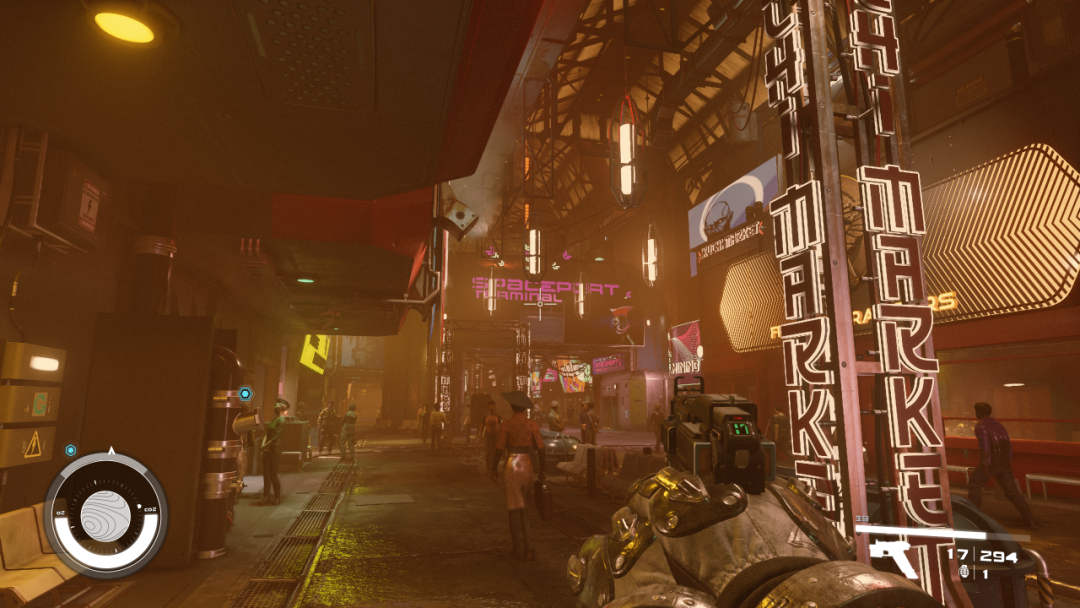Select the blue hexagon quest marker above the crowd

(x=245, y=394)
